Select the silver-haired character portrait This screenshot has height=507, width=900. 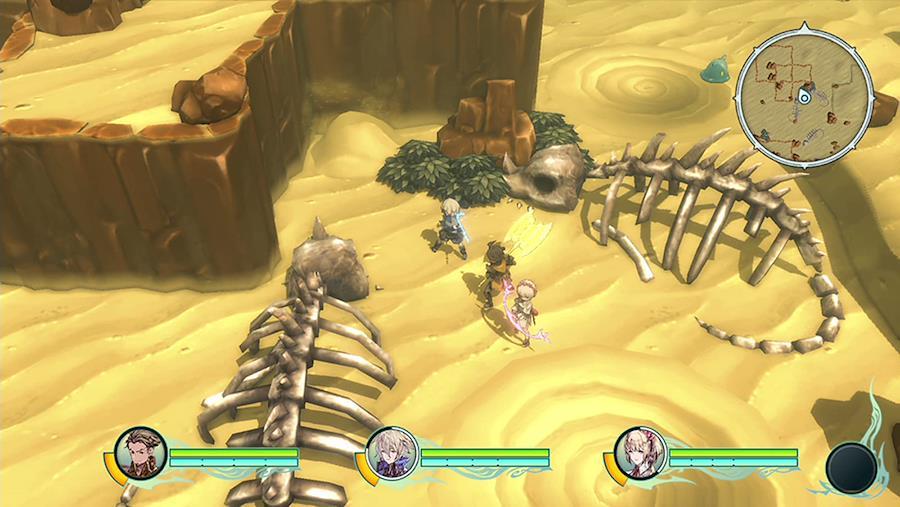pos(389,454)
